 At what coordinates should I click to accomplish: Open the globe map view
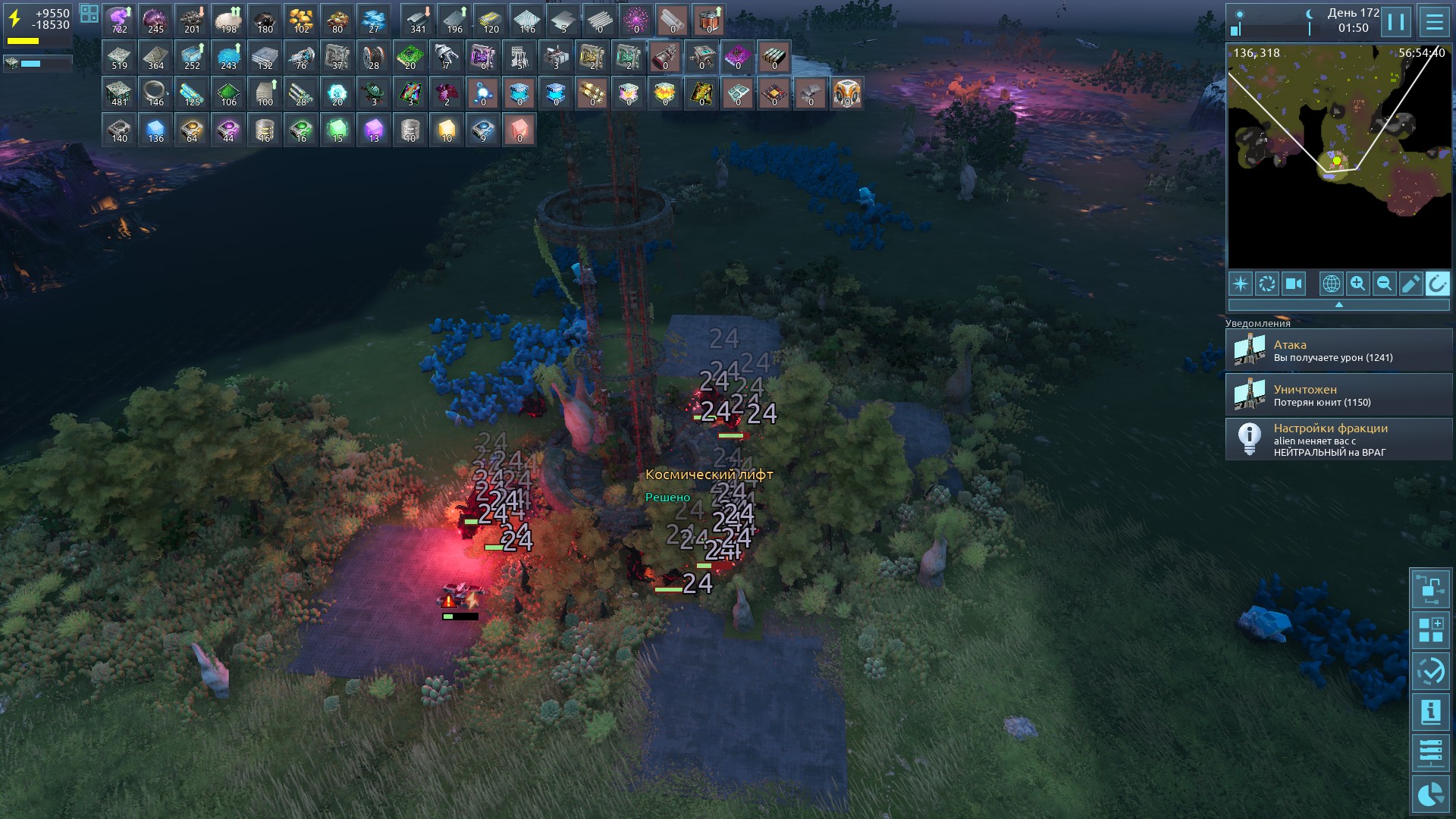(1331, 284)
